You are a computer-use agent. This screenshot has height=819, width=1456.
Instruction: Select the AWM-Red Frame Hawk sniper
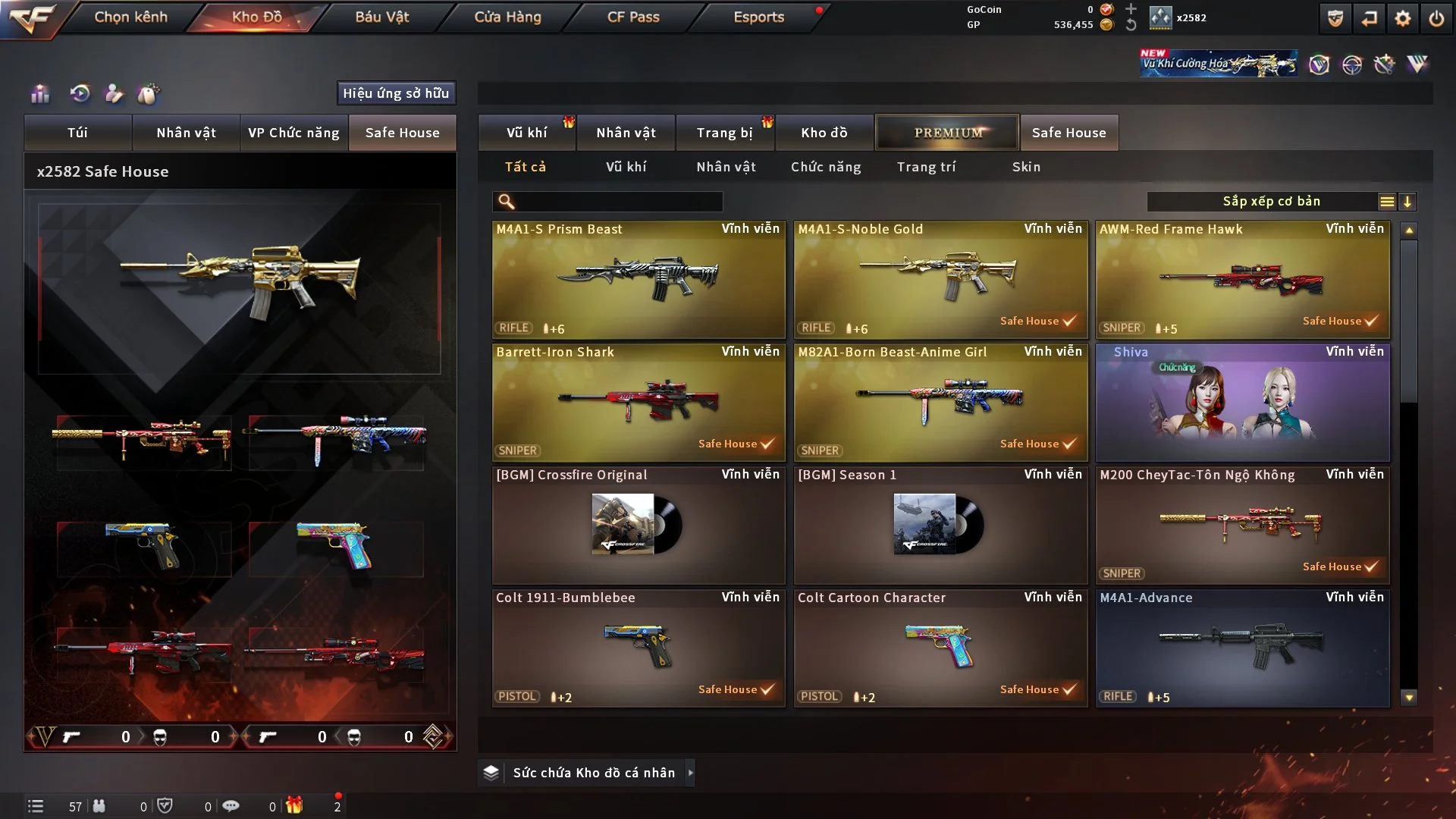[x=1242, y=279]
